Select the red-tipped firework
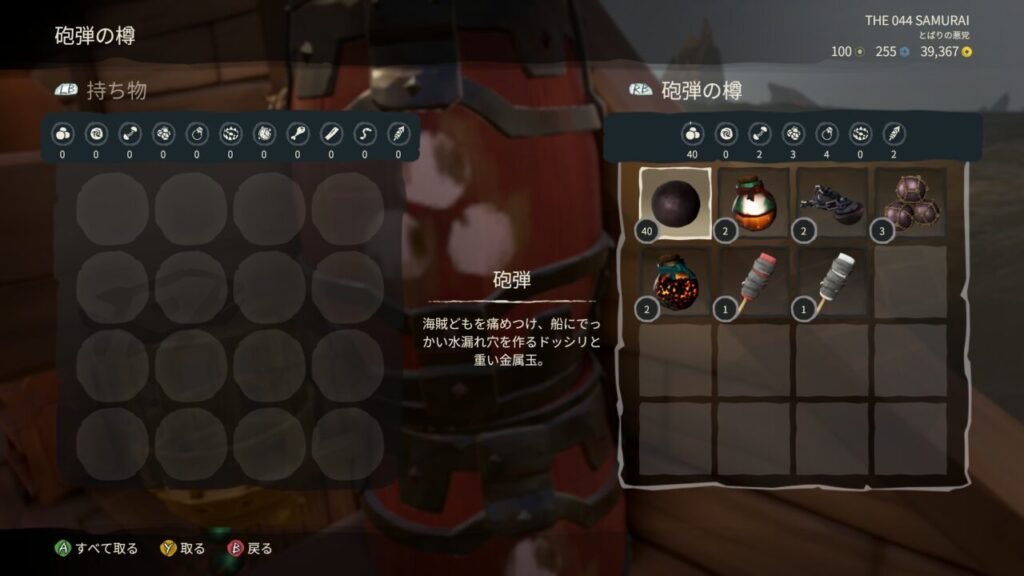Viewport: 1024px width, 576px height. coord(755,283)
